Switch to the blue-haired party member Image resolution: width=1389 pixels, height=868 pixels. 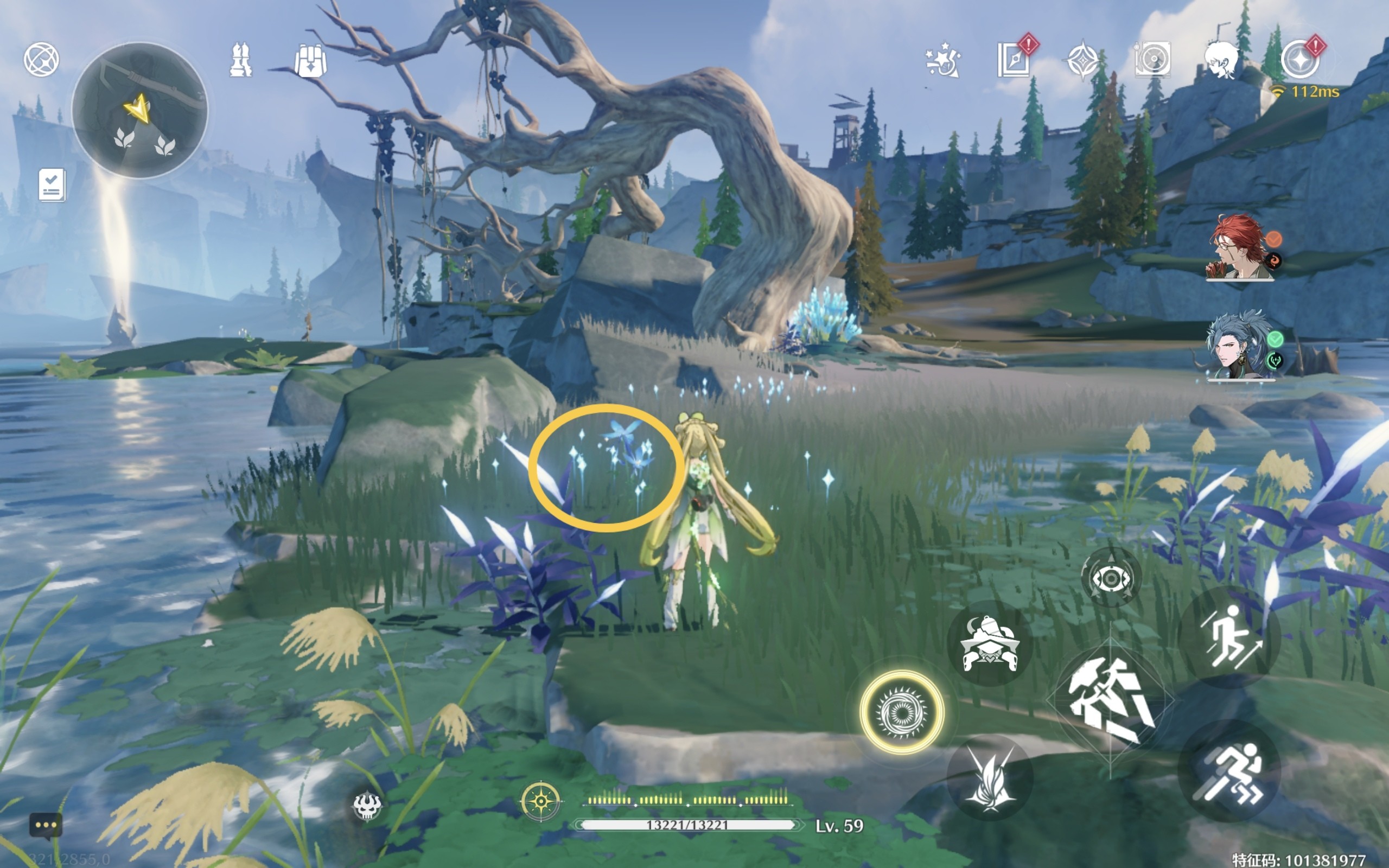click(1239, 346)
